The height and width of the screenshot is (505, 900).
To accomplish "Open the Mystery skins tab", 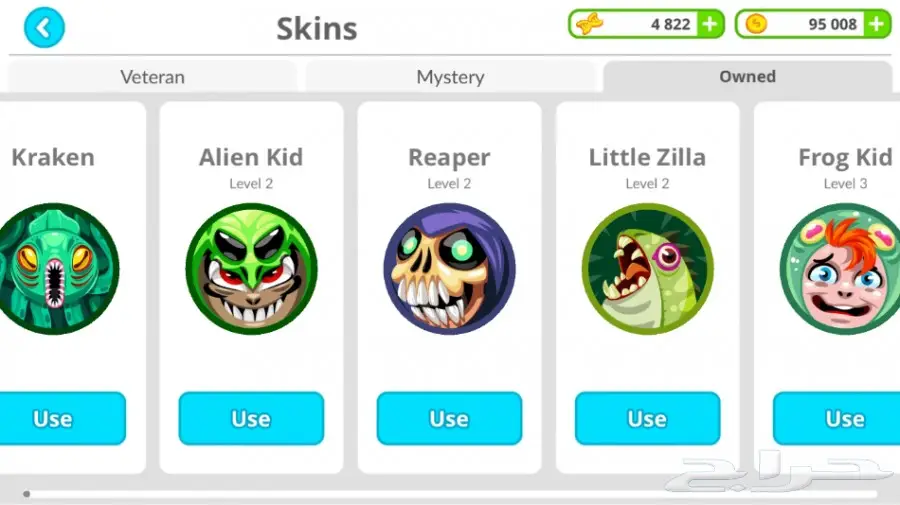I will 450,77.
